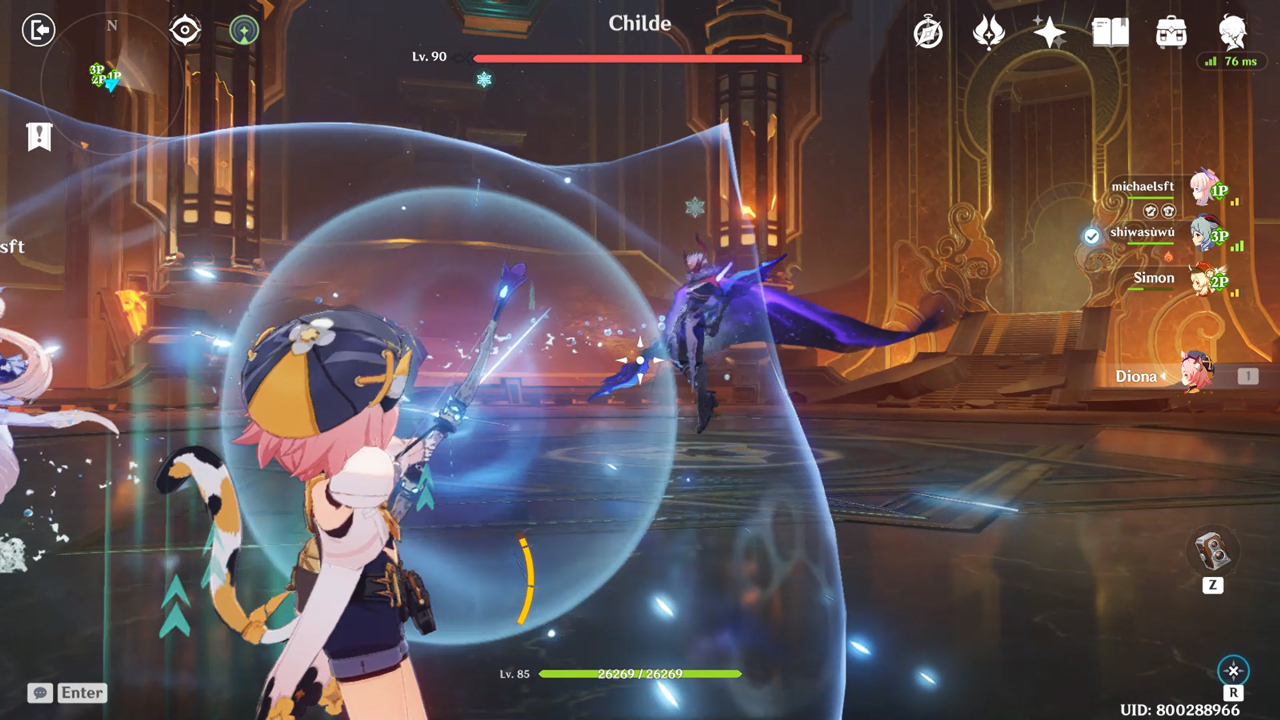Click Childe's boss health bar

(x=637, y=58)
